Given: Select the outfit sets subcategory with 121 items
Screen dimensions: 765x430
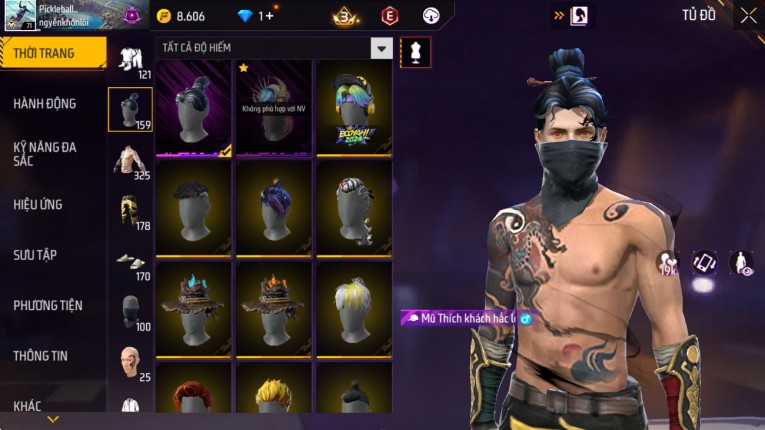Looking at the screenshot, I should pyautogui.click(x=130, y=61).
